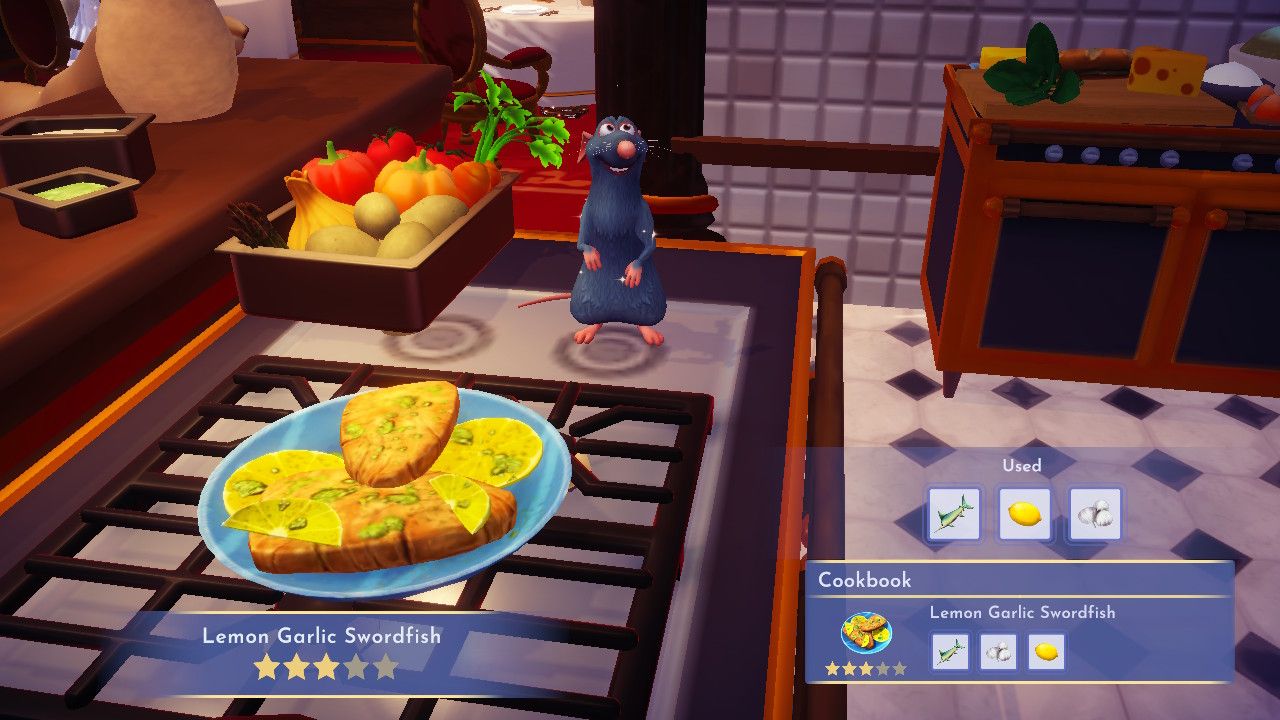Click the lemon ingredient icon in the Cookbook row

pyautogui.click(x=1046, y=650)
